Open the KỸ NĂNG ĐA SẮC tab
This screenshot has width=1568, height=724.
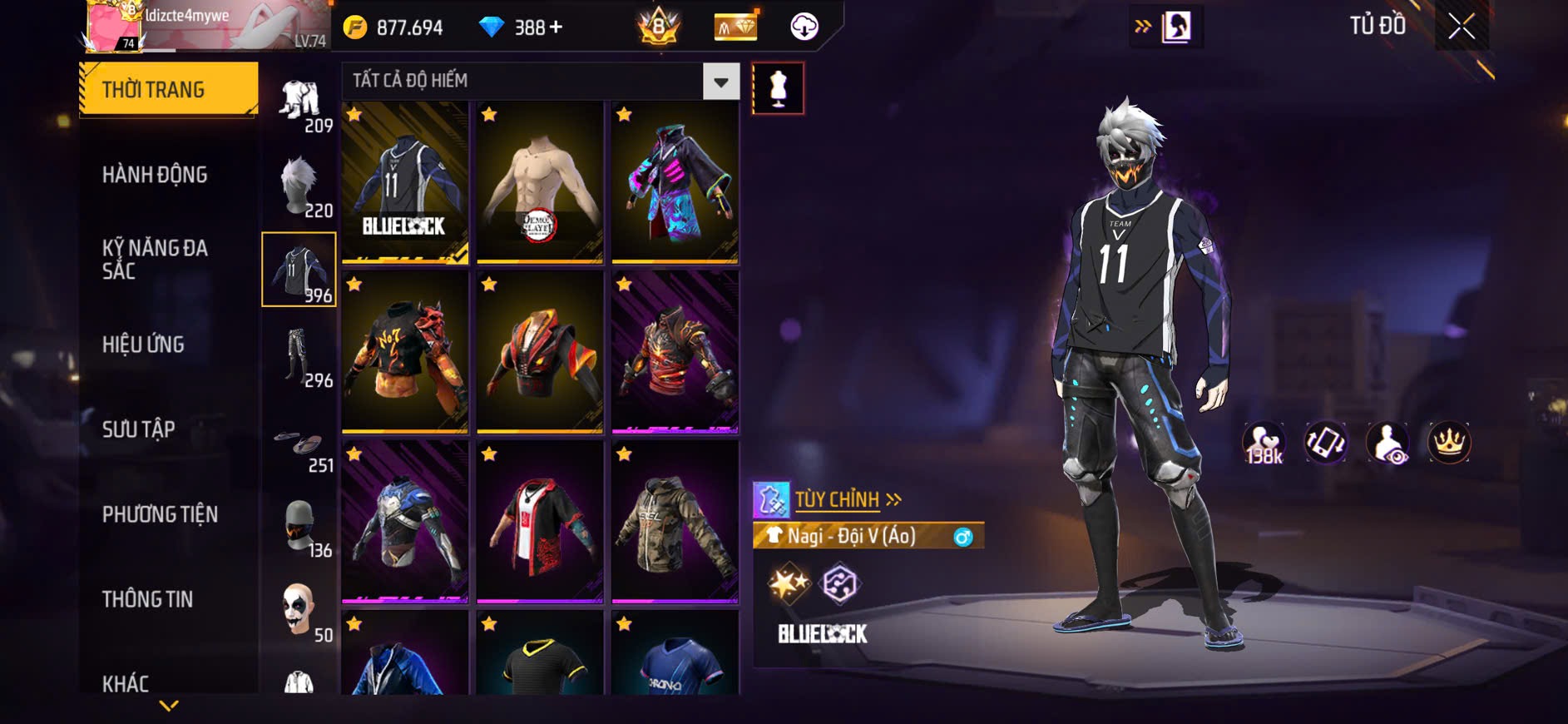coord(155,259)
